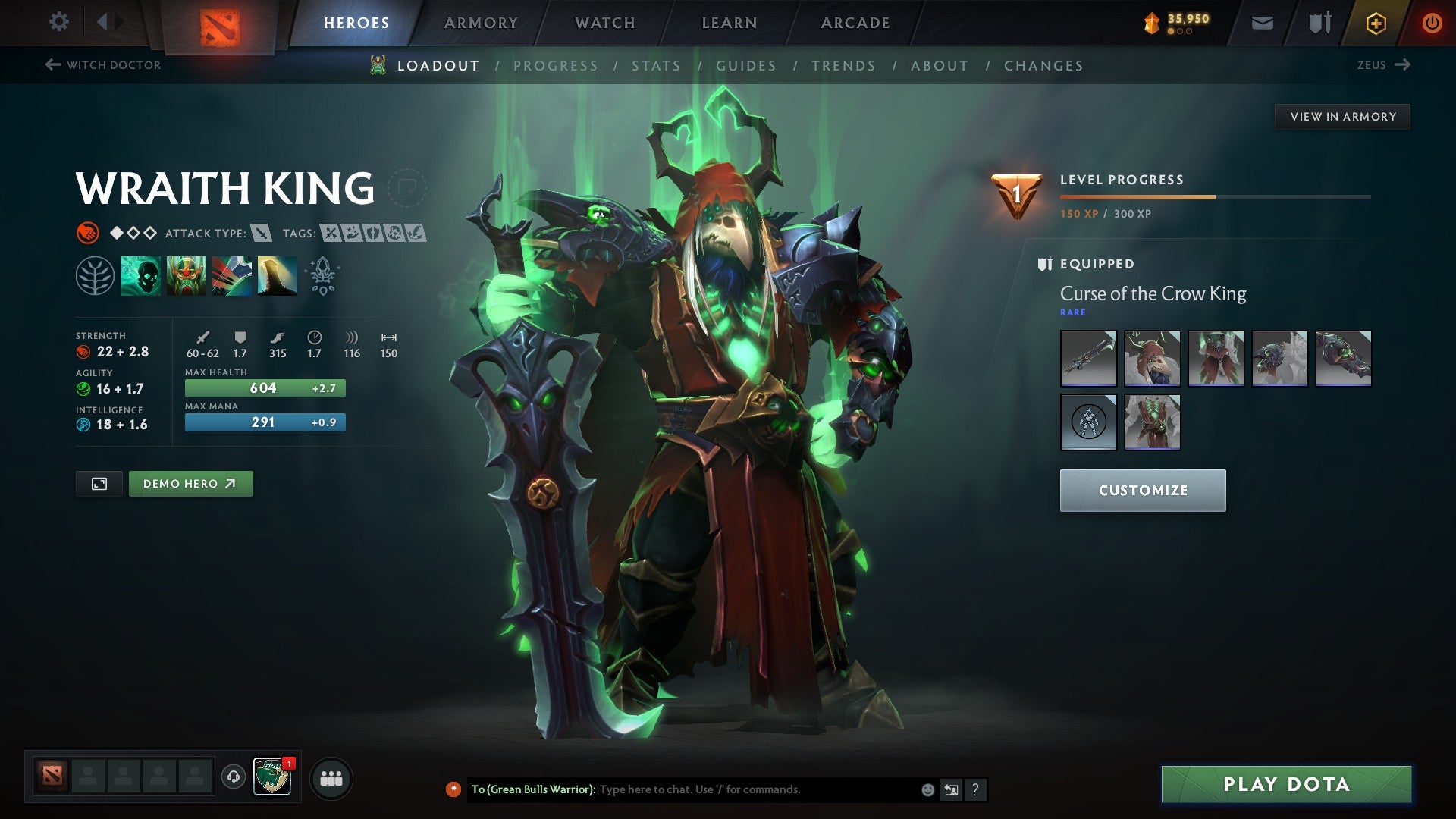Switch to the Armory tab
The height and width of the screenshot is (819, 1456).
(x=480, y=22)
